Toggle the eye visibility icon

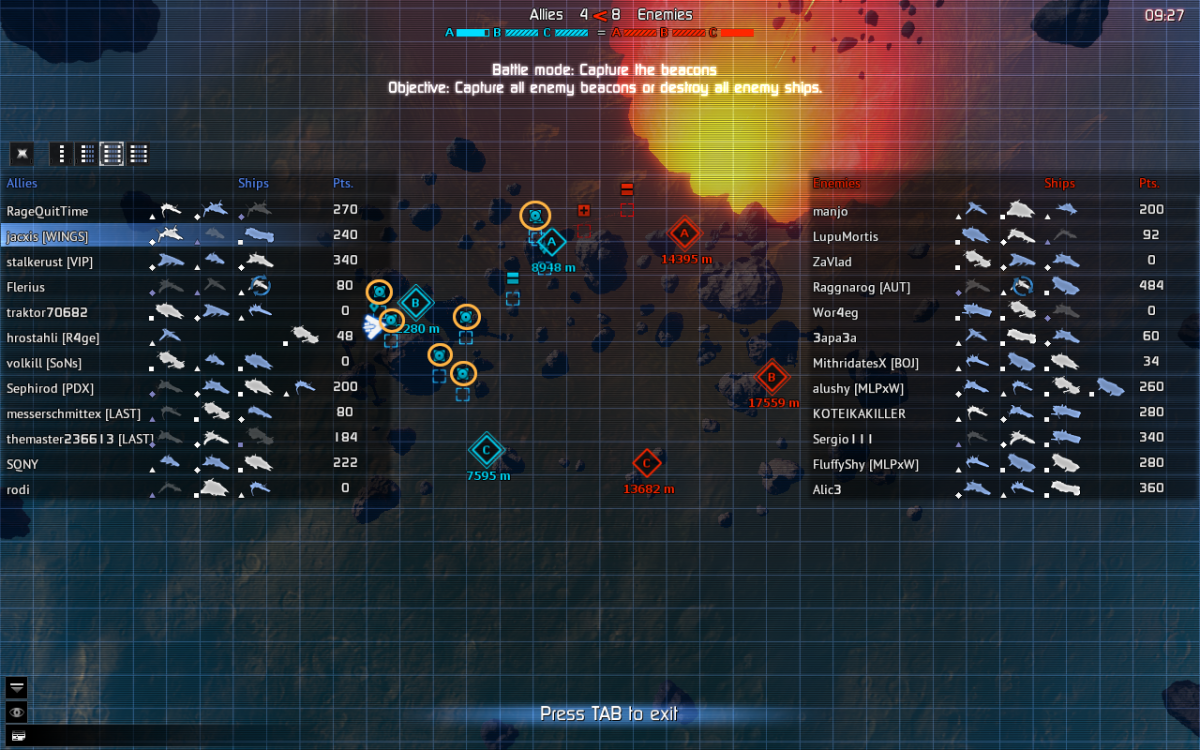(x=18, y=712)
